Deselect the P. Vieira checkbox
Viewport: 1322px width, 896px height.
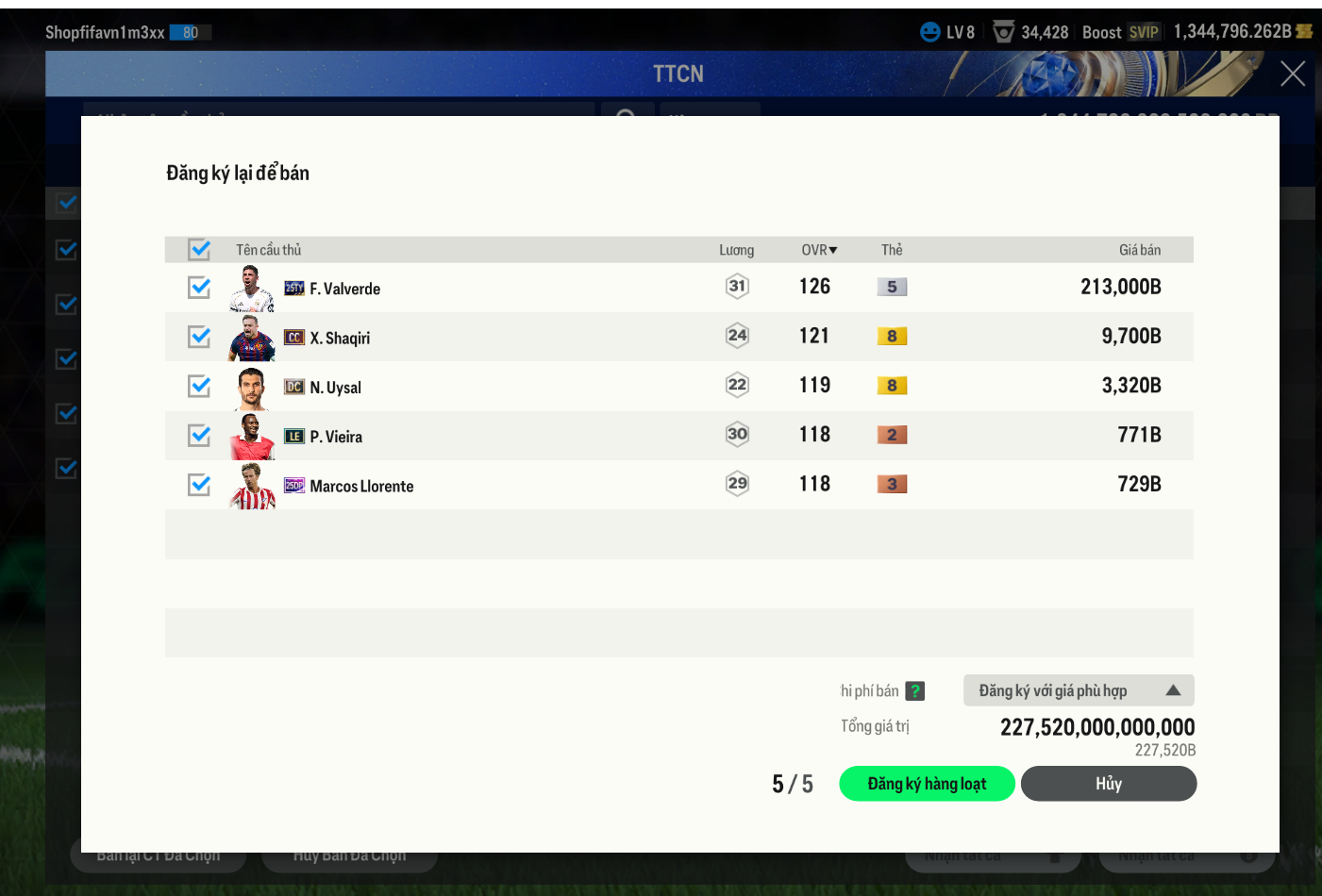[x=199, y=436]
